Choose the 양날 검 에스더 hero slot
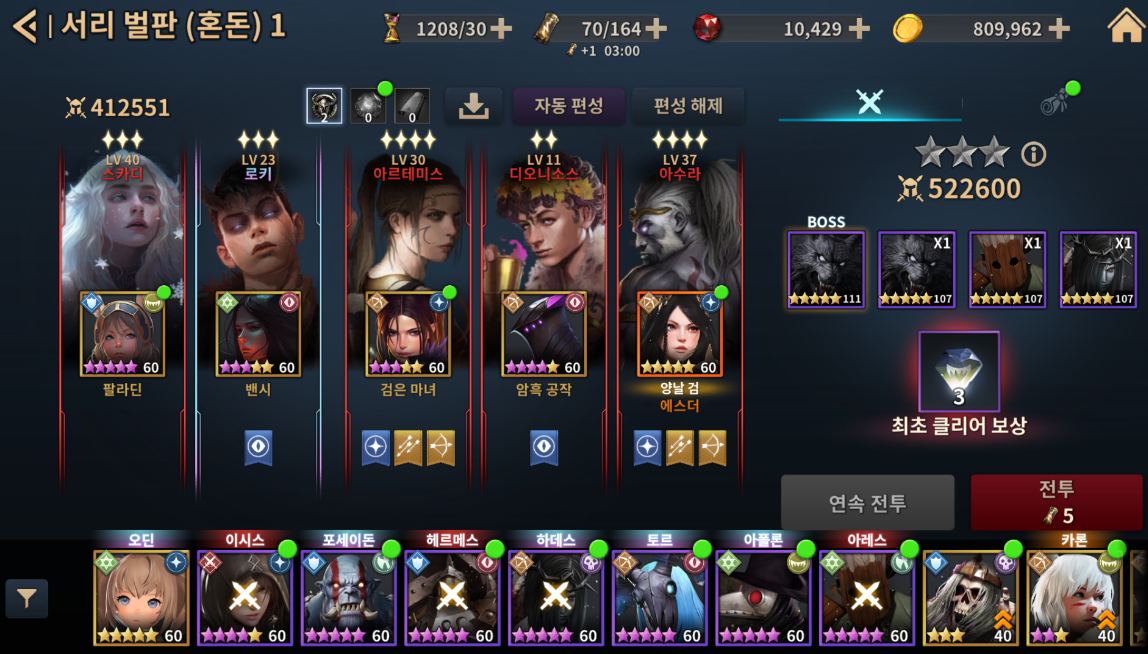The height and width of the screenshot is (654, 1148). 680,334
